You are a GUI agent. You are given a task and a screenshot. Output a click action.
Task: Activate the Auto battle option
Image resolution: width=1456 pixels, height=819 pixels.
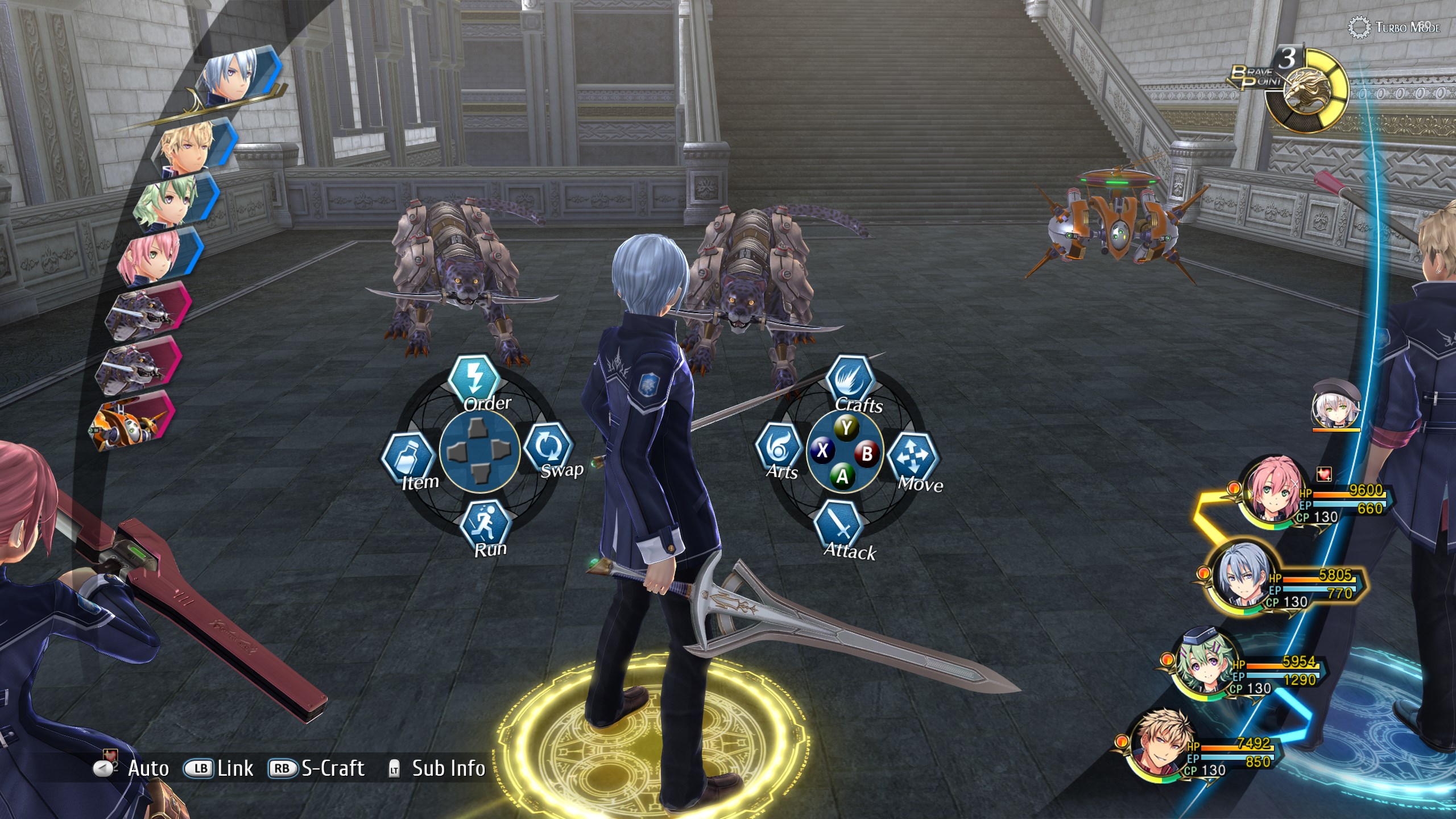click(132, 768)
